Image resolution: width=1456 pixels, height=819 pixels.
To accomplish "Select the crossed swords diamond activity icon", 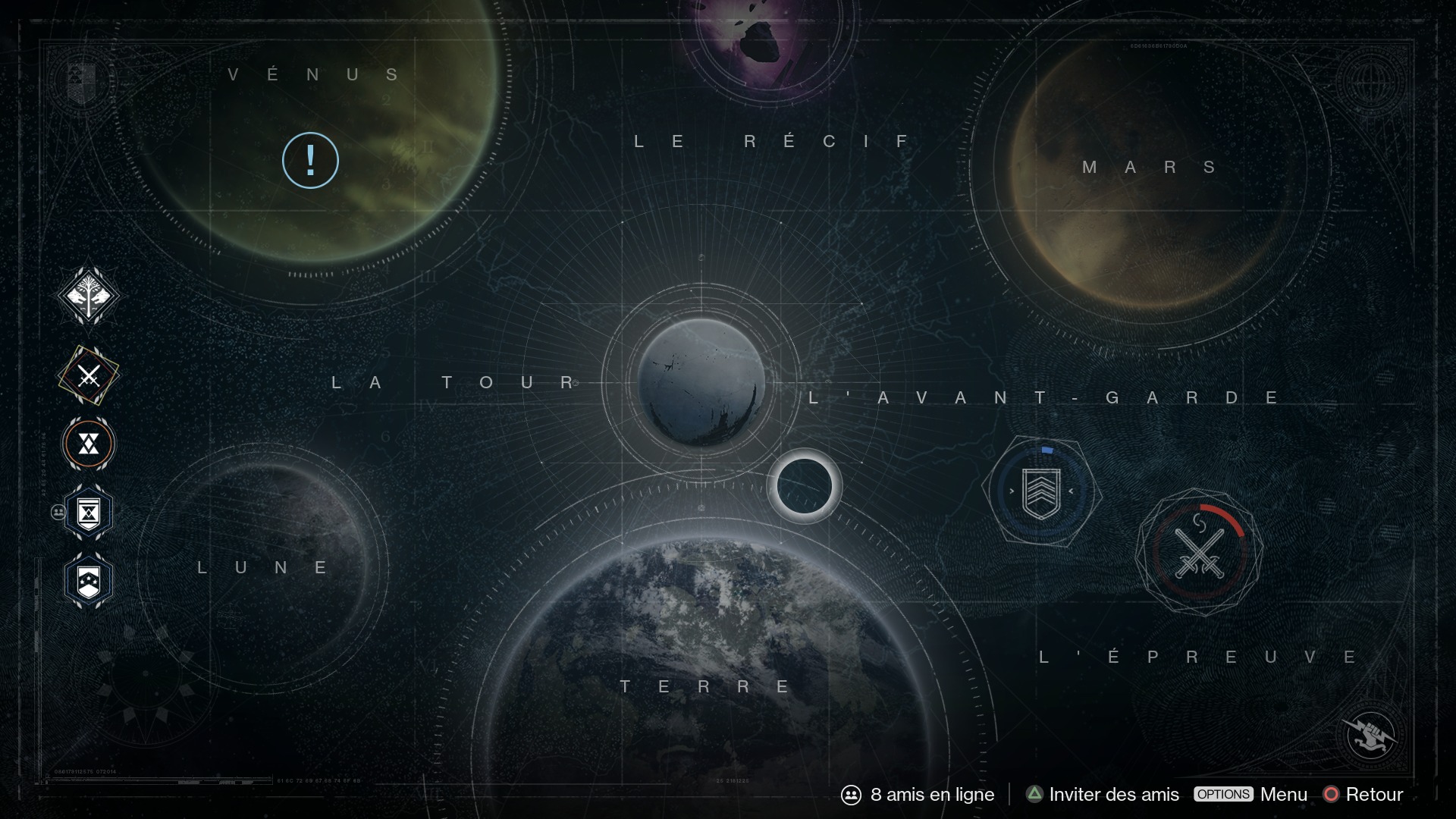I will pyautogui.click(x=89, y=375).
